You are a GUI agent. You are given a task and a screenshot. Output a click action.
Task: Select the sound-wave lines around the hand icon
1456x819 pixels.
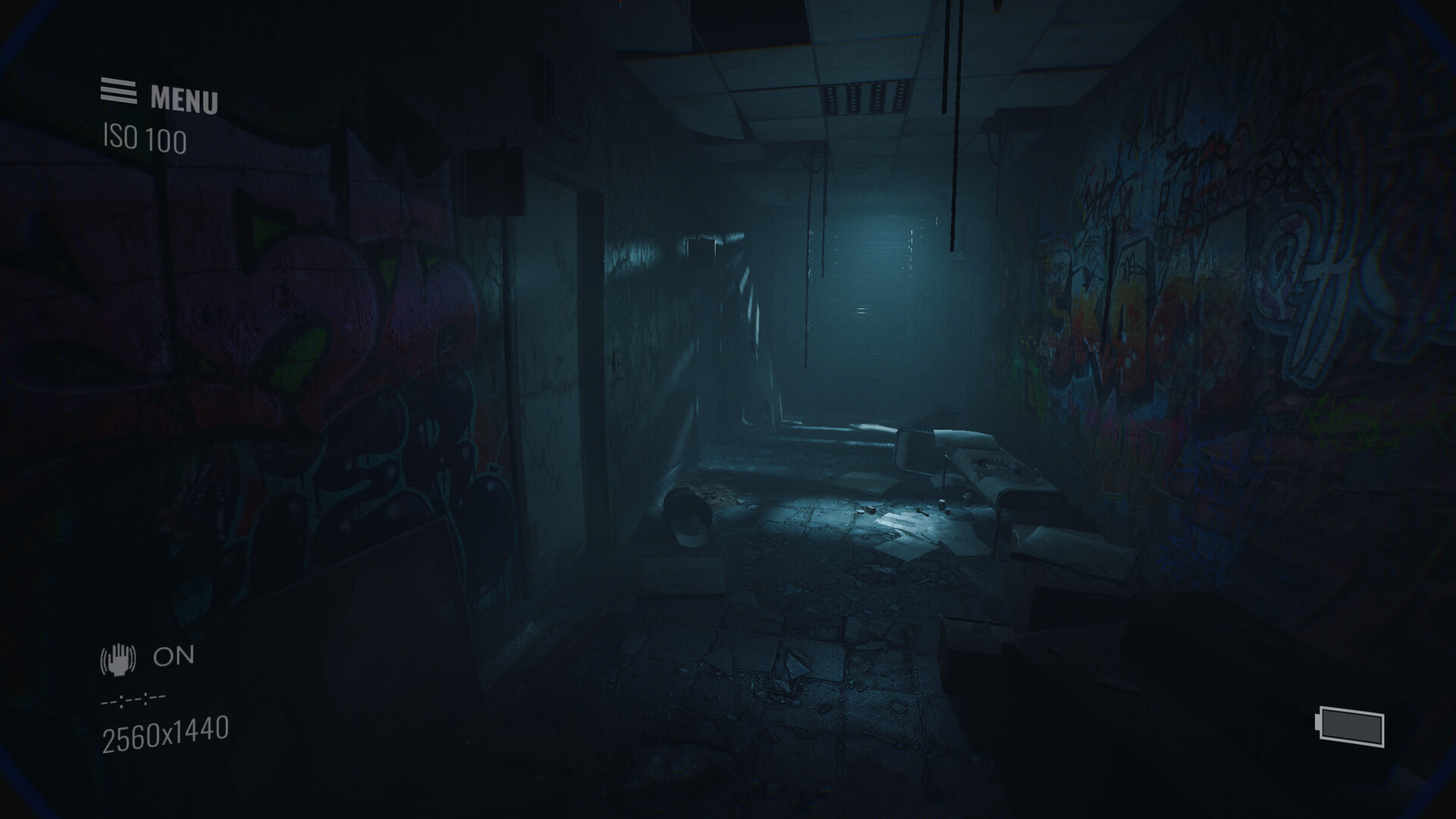point(118,659)
